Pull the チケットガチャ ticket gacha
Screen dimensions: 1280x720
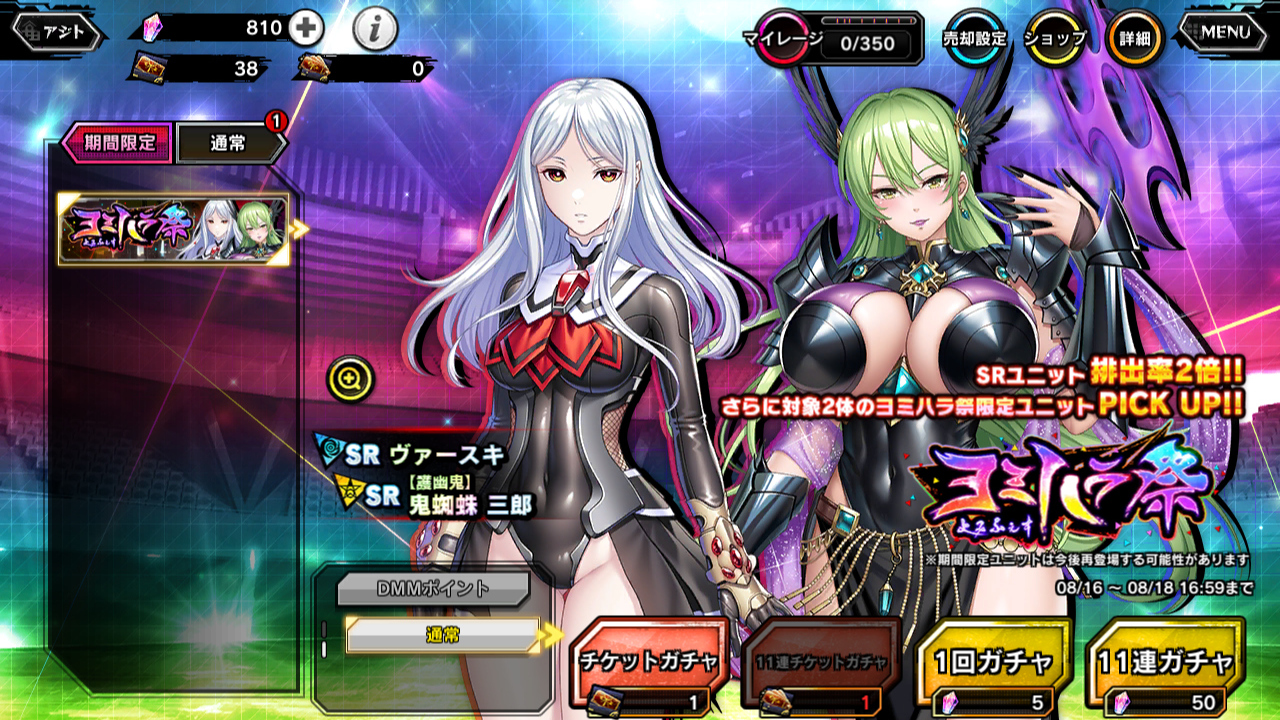(648, 662)
